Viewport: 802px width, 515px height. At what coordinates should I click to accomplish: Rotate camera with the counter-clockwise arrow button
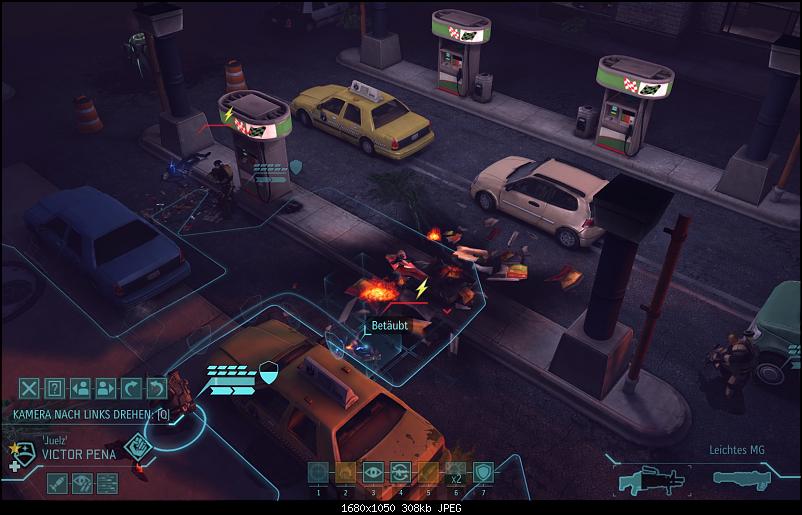(156, 388)
